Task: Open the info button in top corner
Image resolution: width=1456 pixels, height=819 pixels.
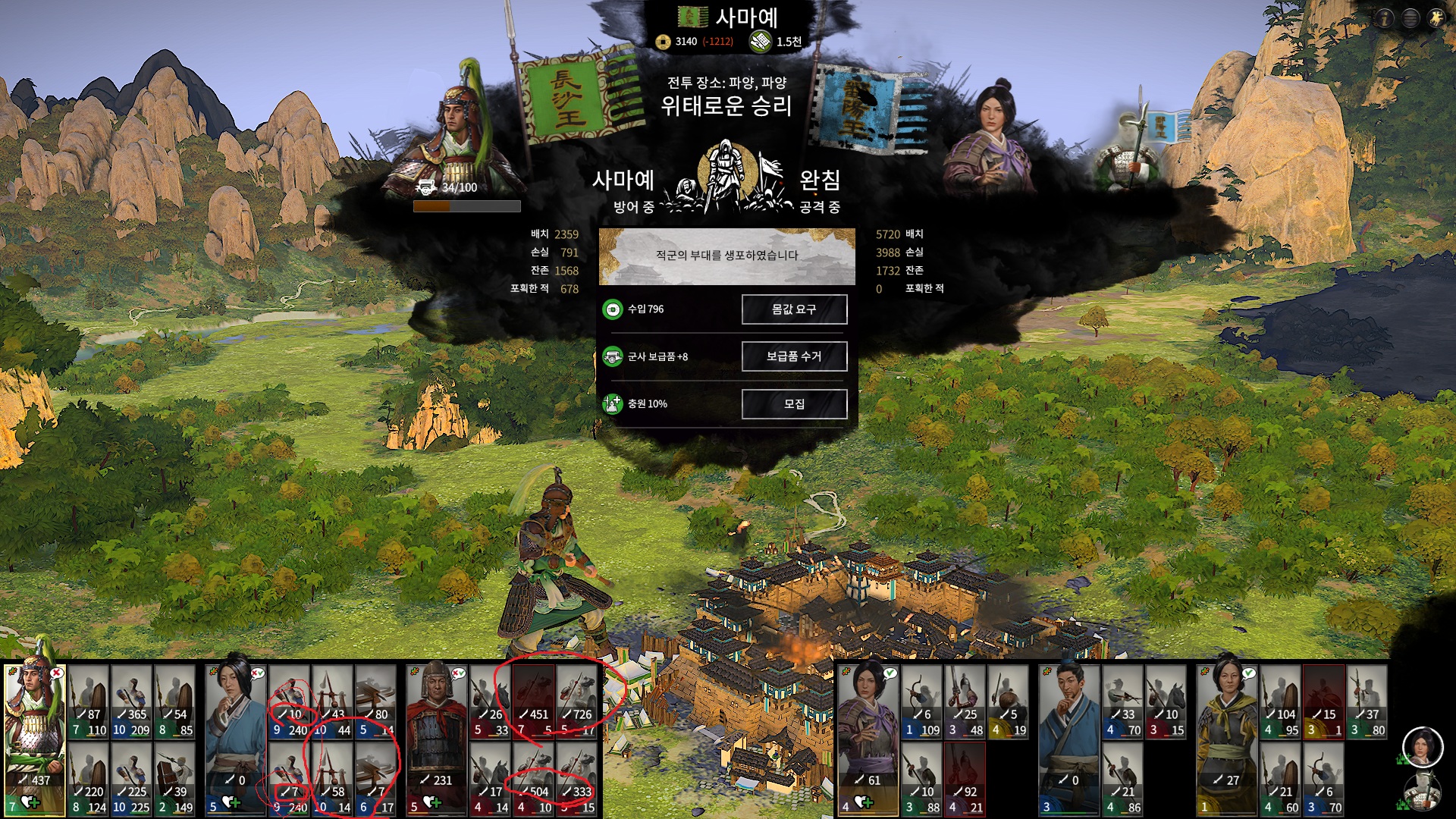Action: click(x=1384, y=18)
